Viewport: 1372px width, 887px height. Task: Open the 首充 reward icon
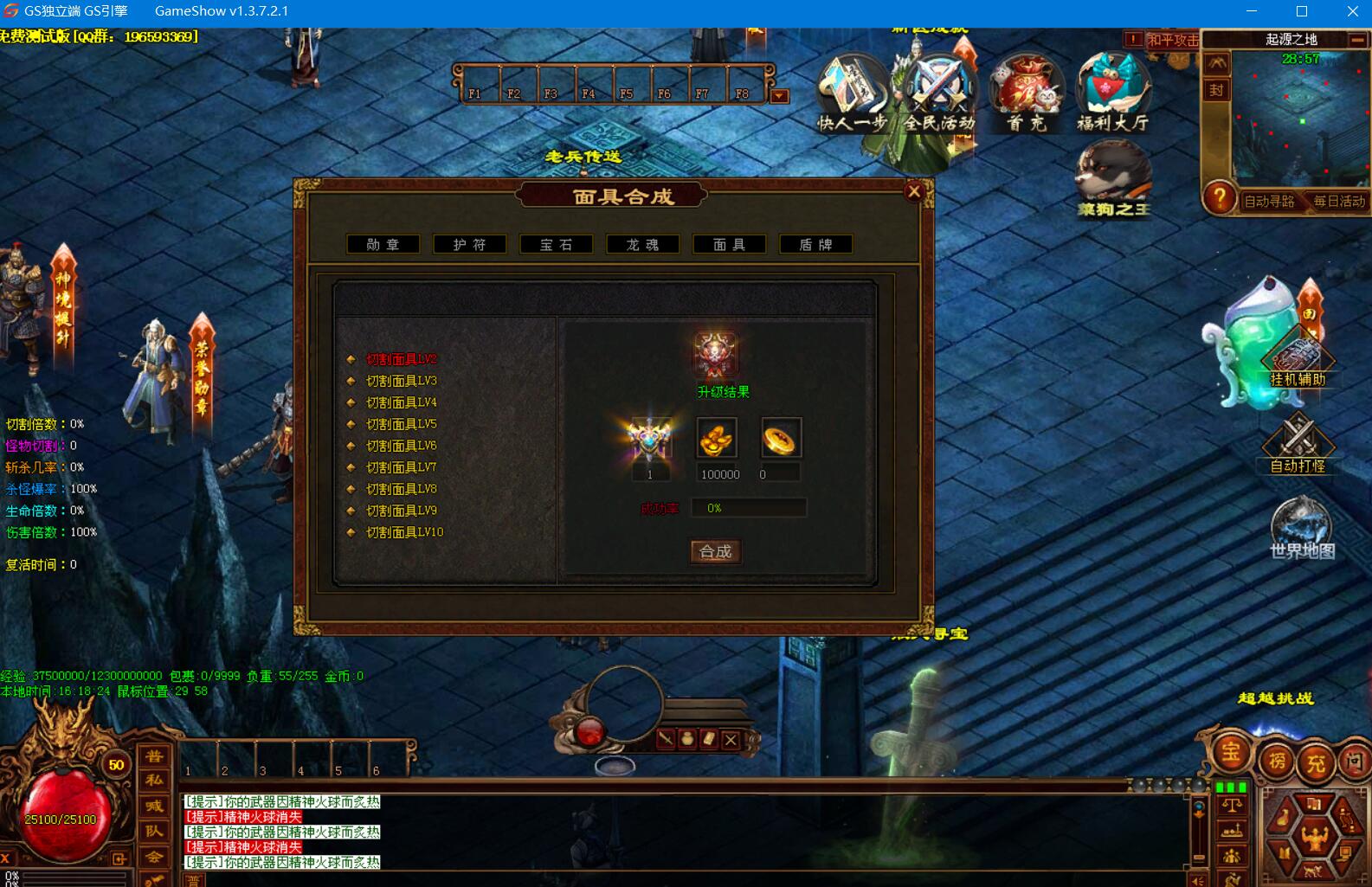pos(1027,93)
